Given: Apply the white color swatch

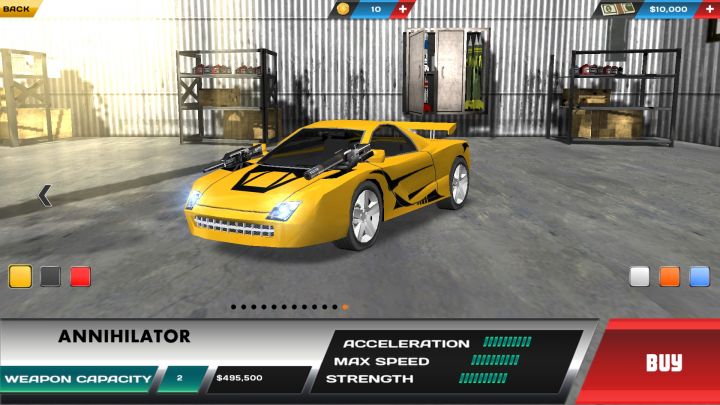Looking at the screenshot, I should coord(640,277).
